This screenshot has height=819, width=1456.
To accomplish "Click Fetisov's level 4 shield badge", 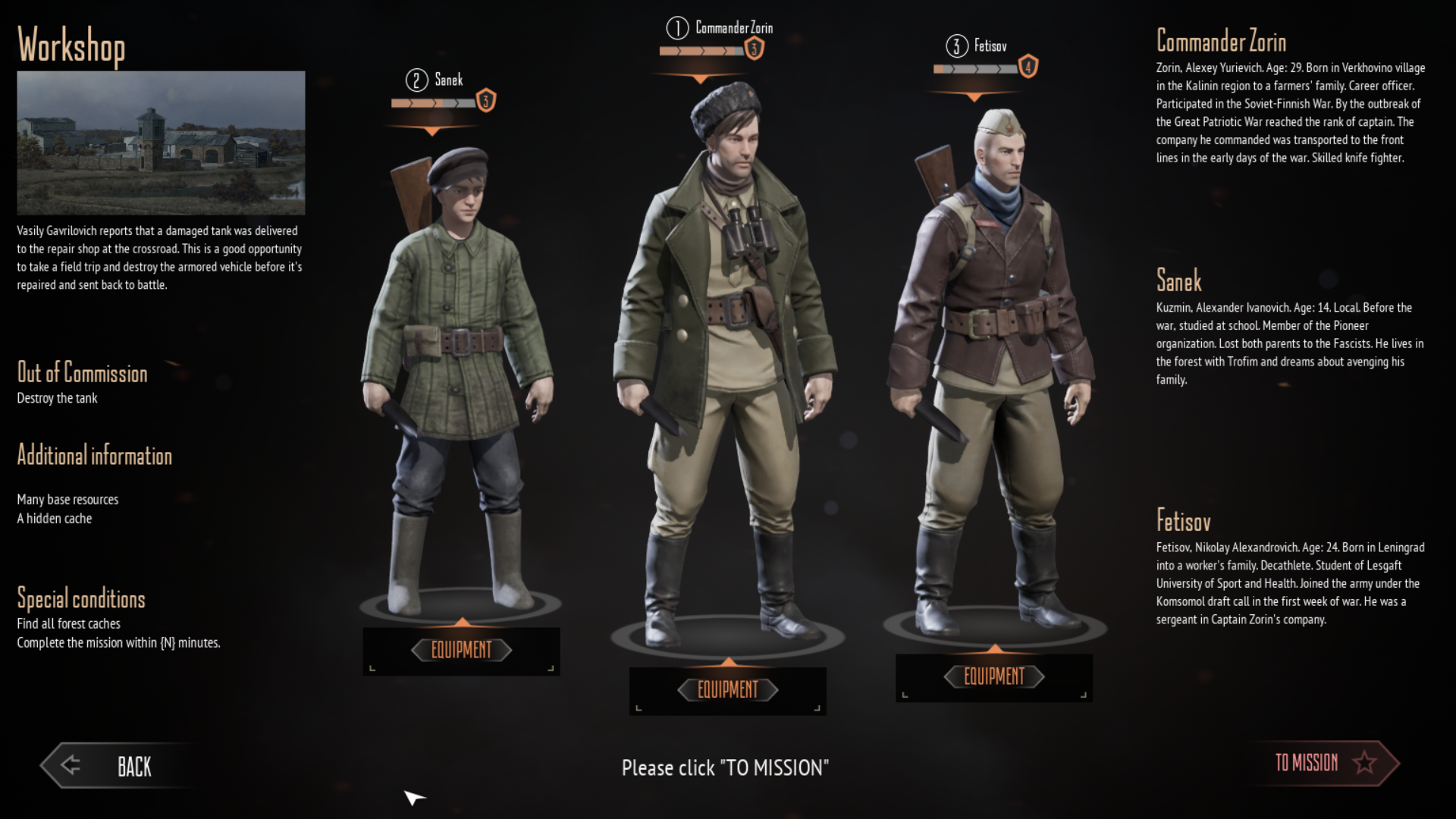I will click(1028, 67).
